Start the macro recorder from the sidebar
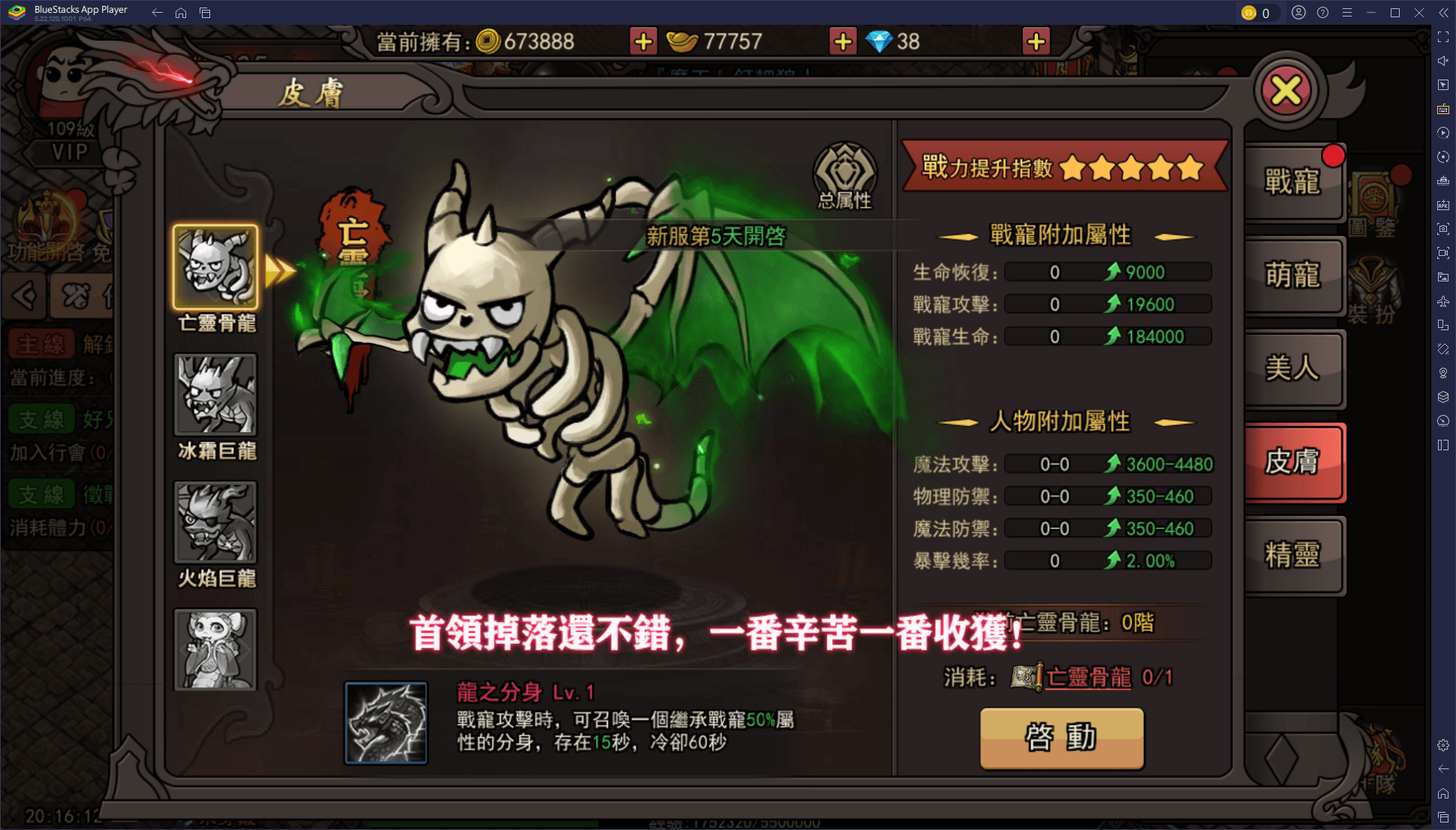This screenshot has width=1456, height=830. [1442, 133]
